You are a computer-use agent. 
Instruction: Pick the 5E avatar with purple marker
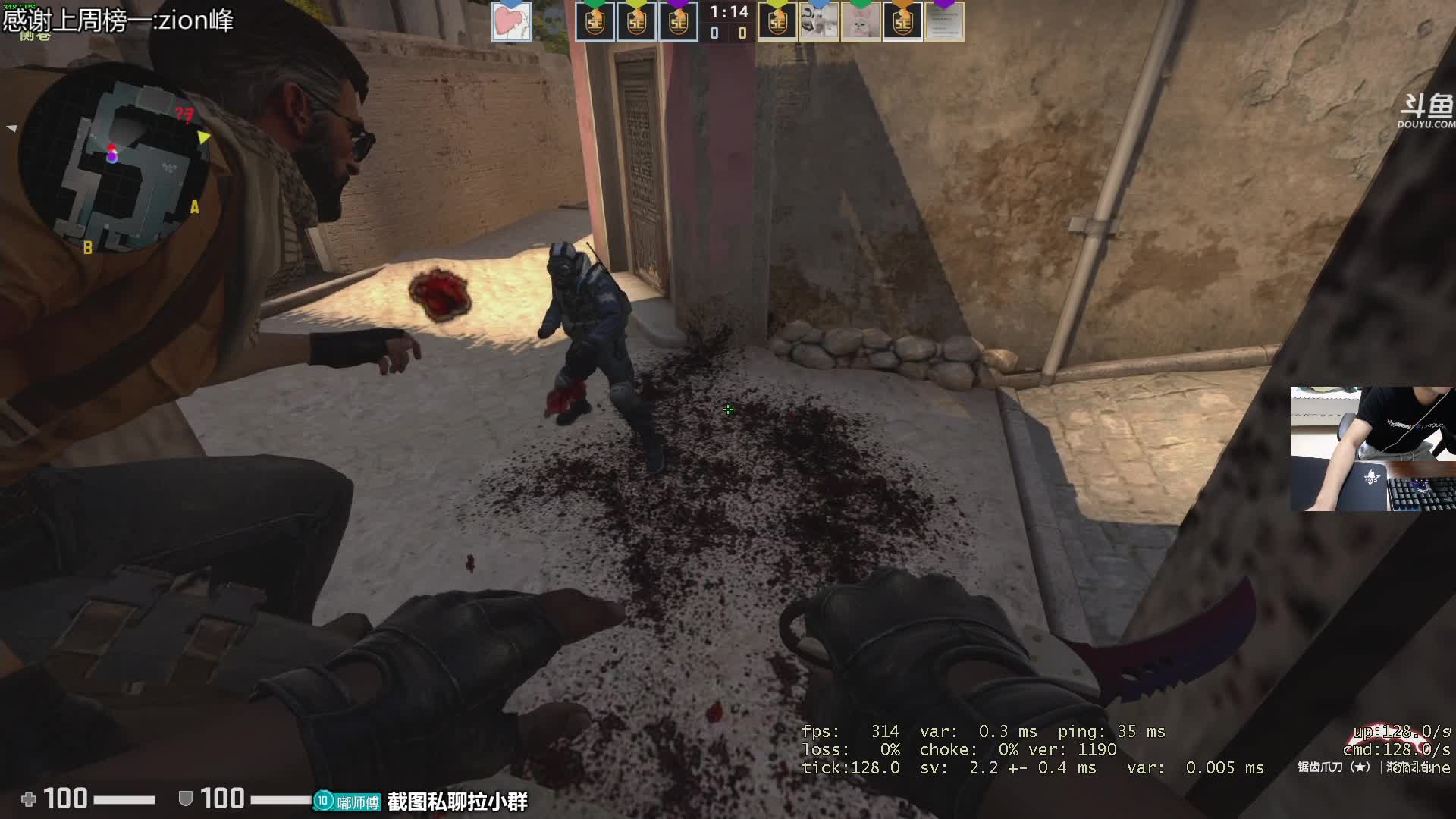point(678,21)
